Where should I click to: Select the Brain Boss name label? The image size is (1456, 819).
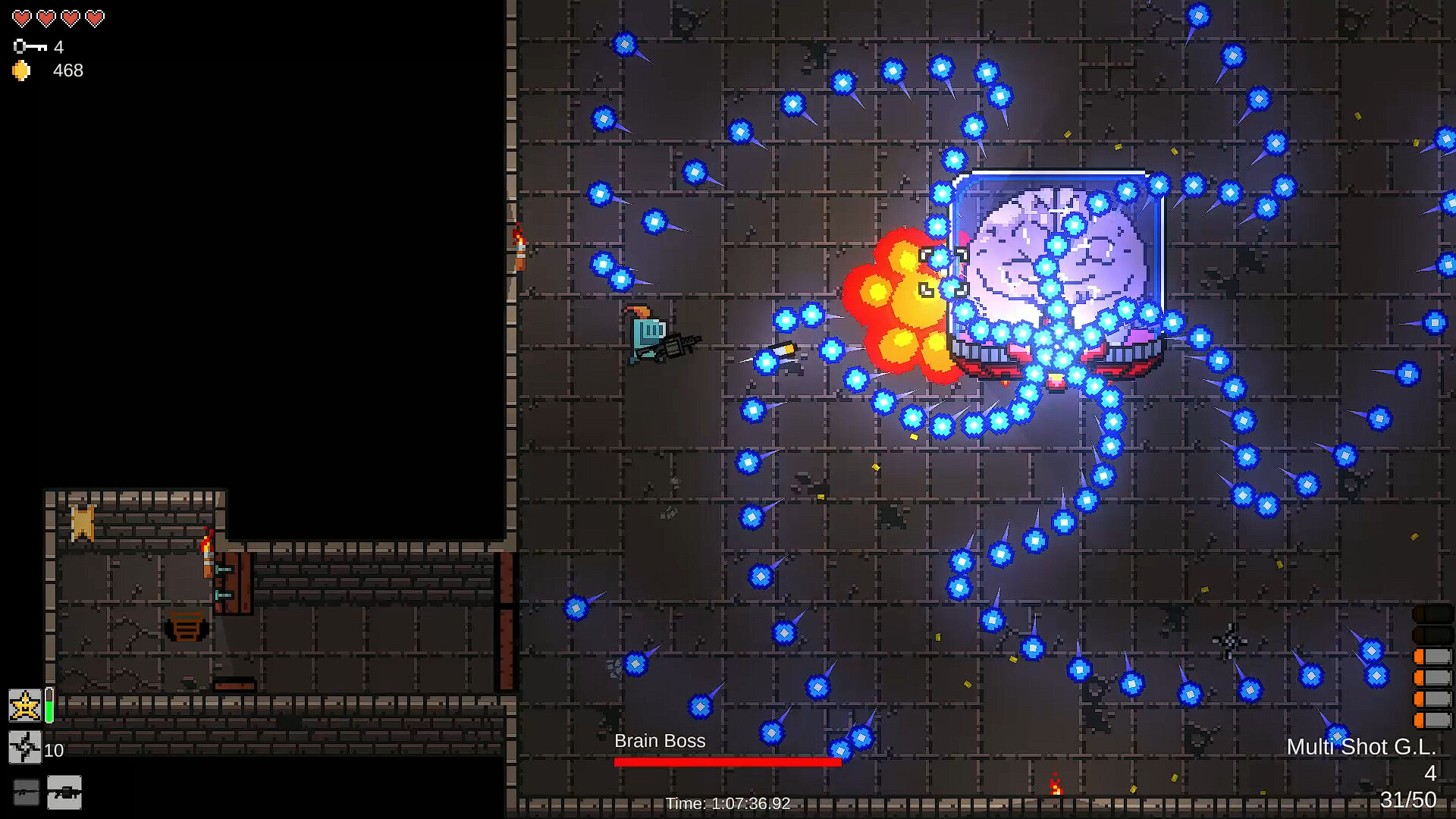tap(660, 741)
